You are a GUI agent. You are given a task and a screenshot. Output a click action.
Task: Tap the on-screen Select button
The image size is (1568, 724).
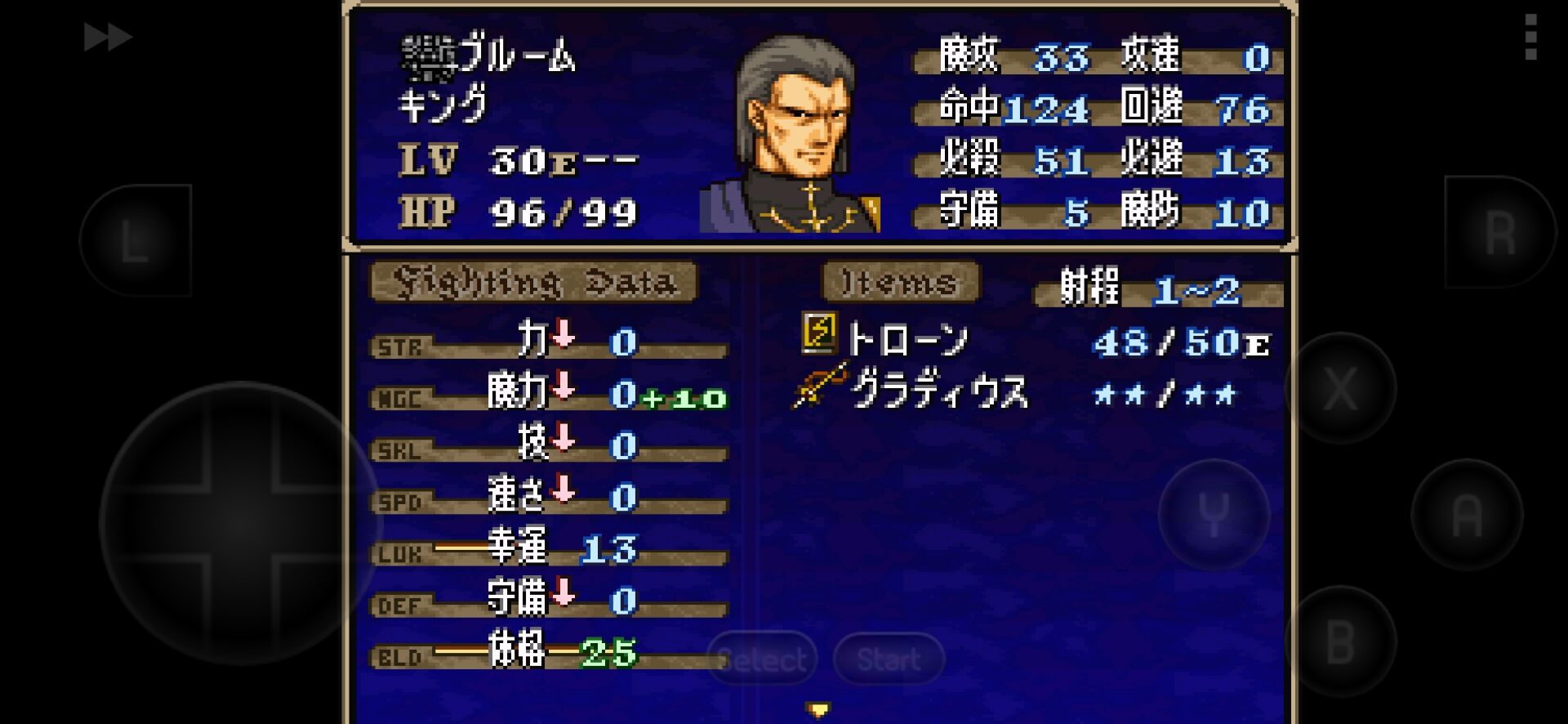pos(762,659)
